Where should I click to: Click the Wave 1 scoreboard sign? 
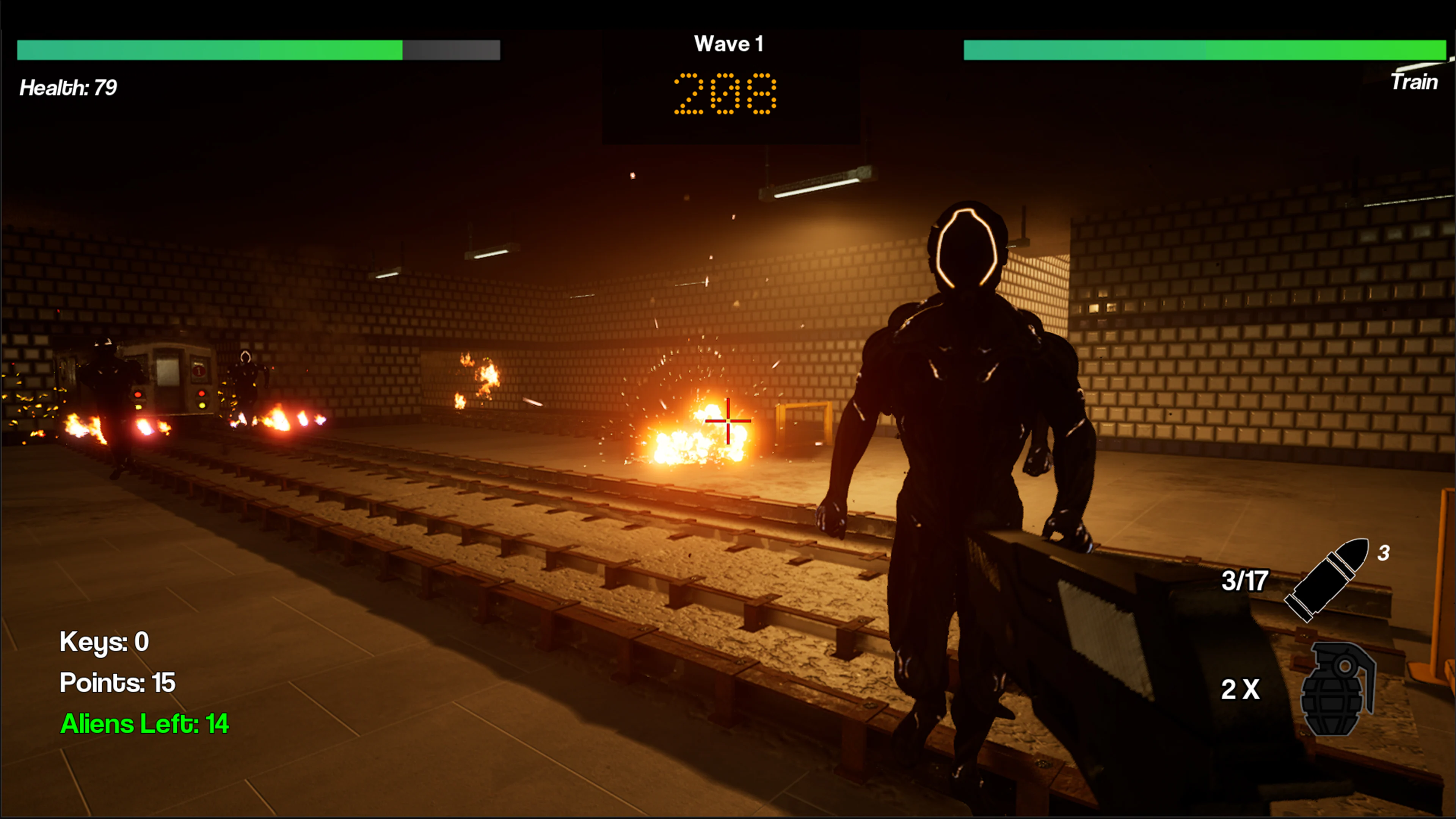pos(729,44)
